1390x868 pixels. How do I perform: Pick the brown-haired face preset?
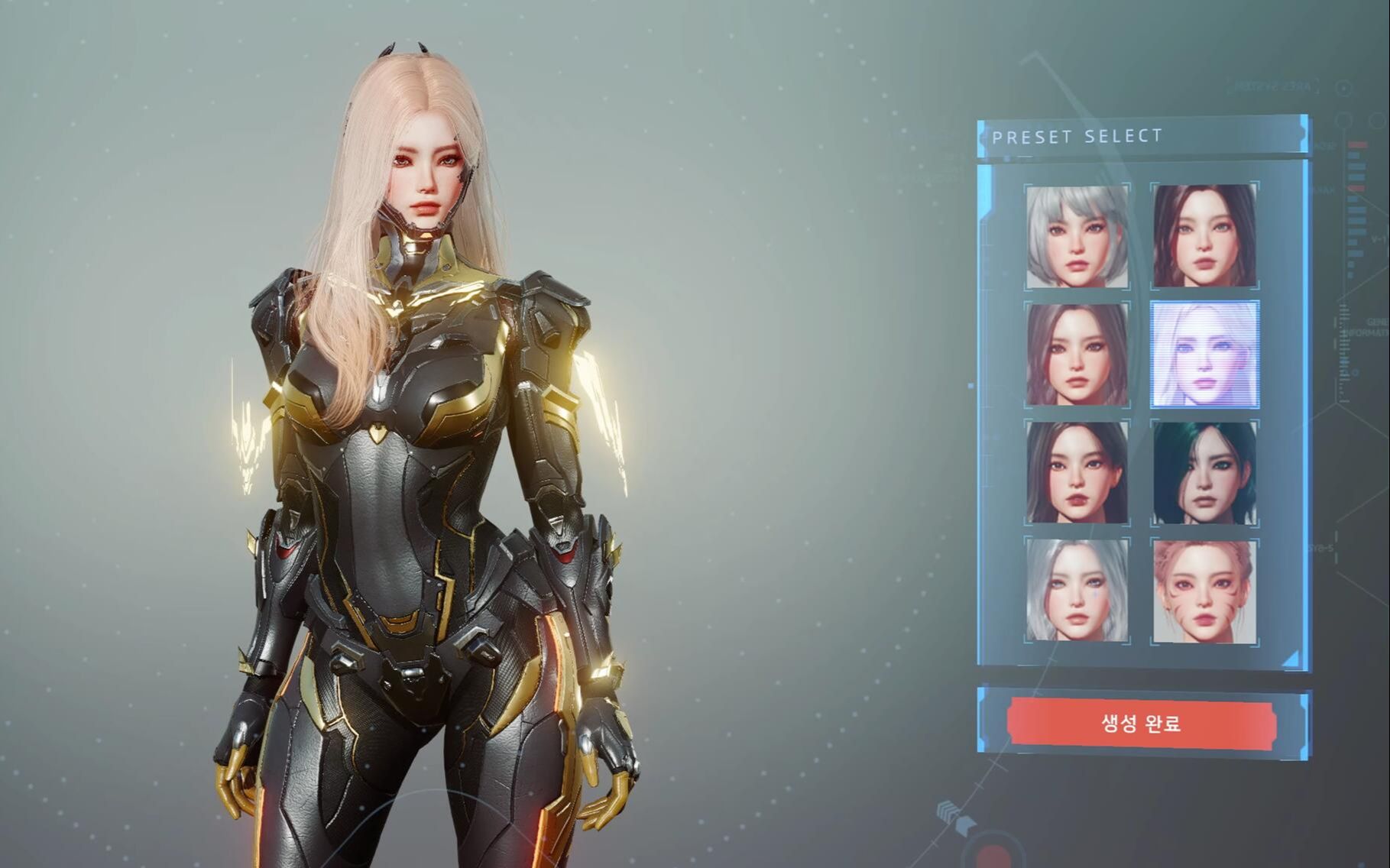pos(1077,355)
